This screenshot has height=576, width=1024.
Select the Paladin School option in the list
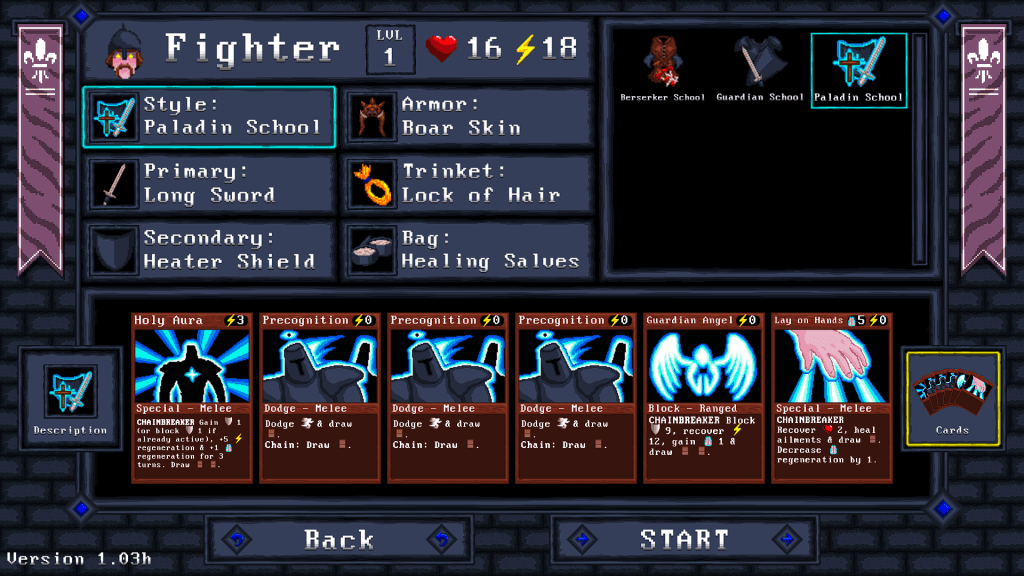pos(858,68)
